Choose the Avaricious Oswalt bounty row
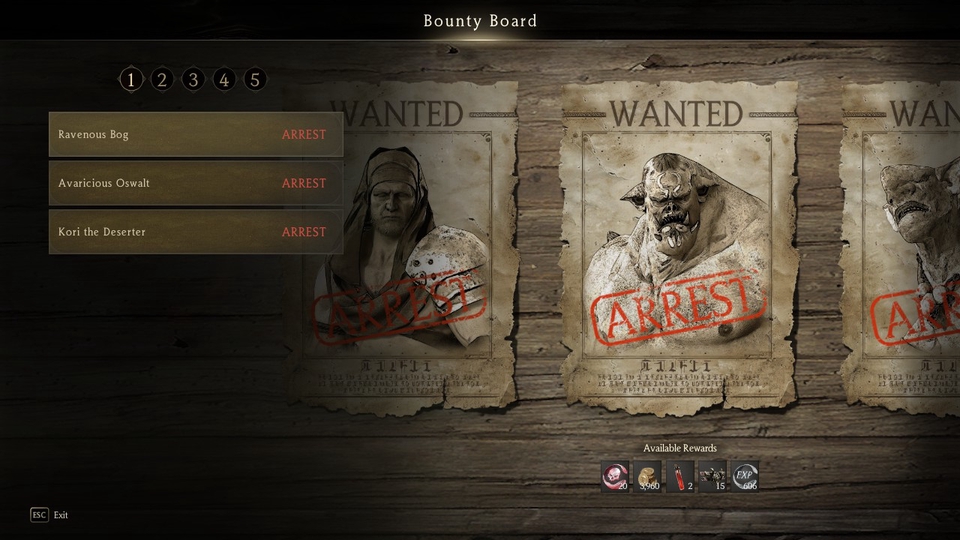960x540 pixels. click(195, 184)
